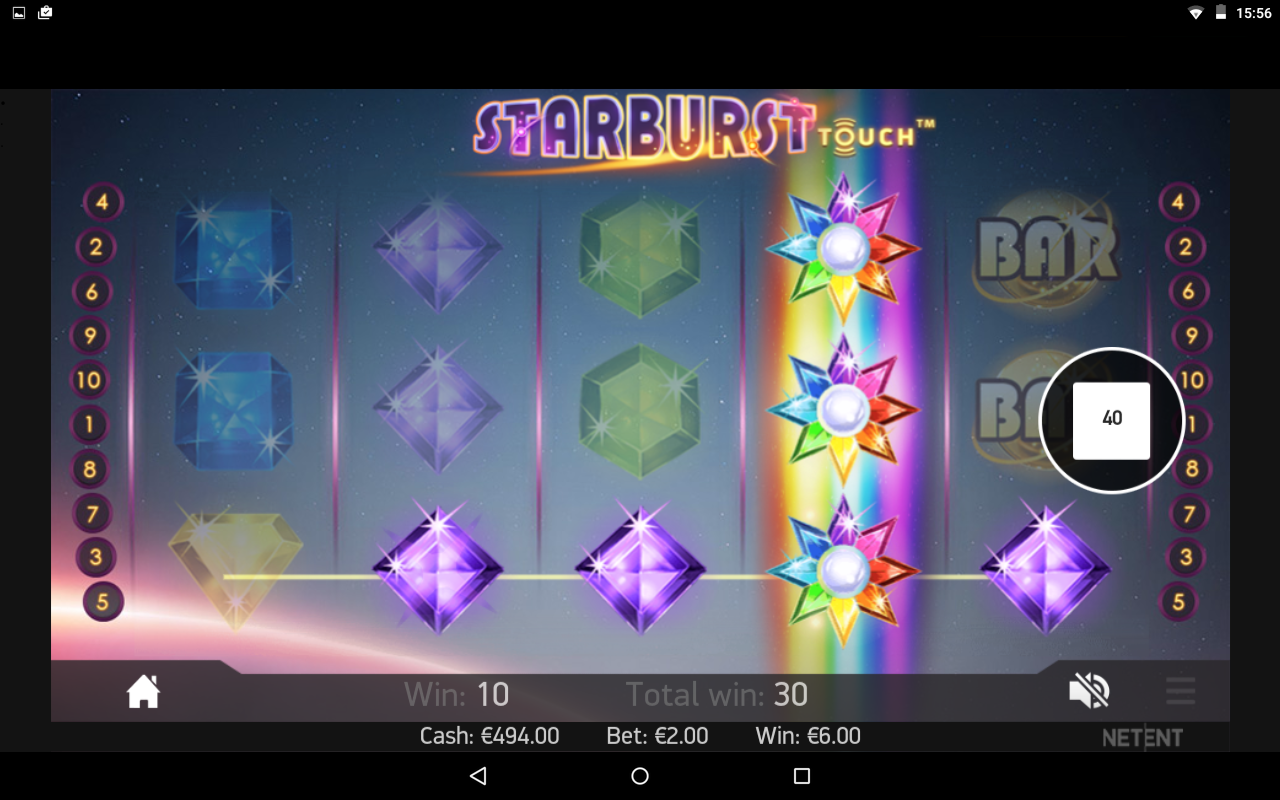The width and height of the screenshot is (1280, 800).
Task: Tap the Starburst wild symbol on reel four
Action: tap(845, 410)
